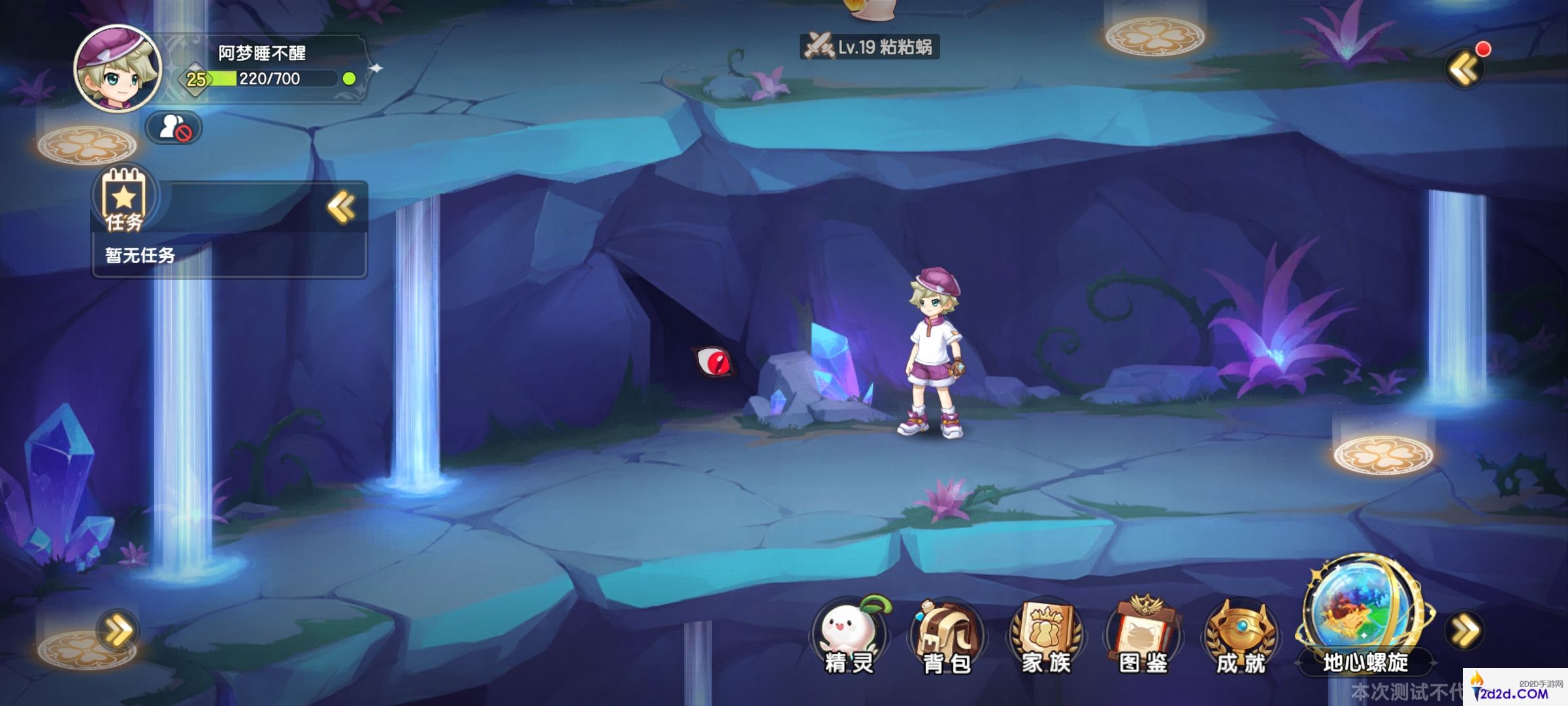
Task: Expand the top-right arrow with red dot
Action: tap(1463, 69)
